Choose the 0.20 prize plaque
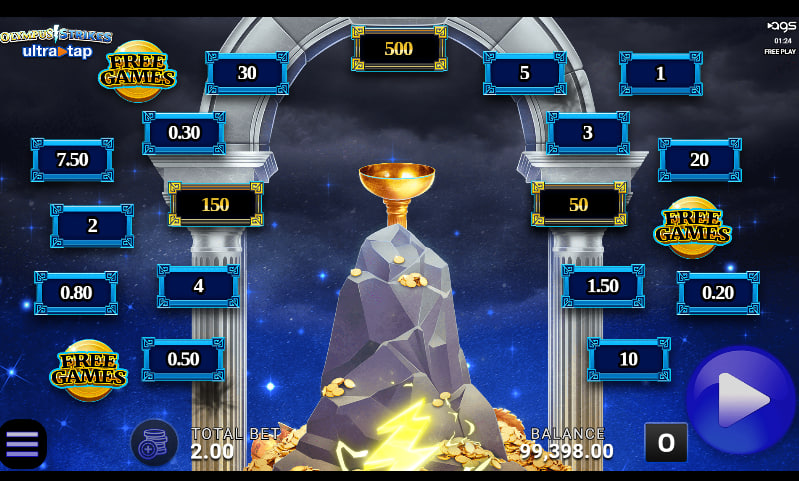This screenshot has height=481, width=799. [x=718, y=293]
